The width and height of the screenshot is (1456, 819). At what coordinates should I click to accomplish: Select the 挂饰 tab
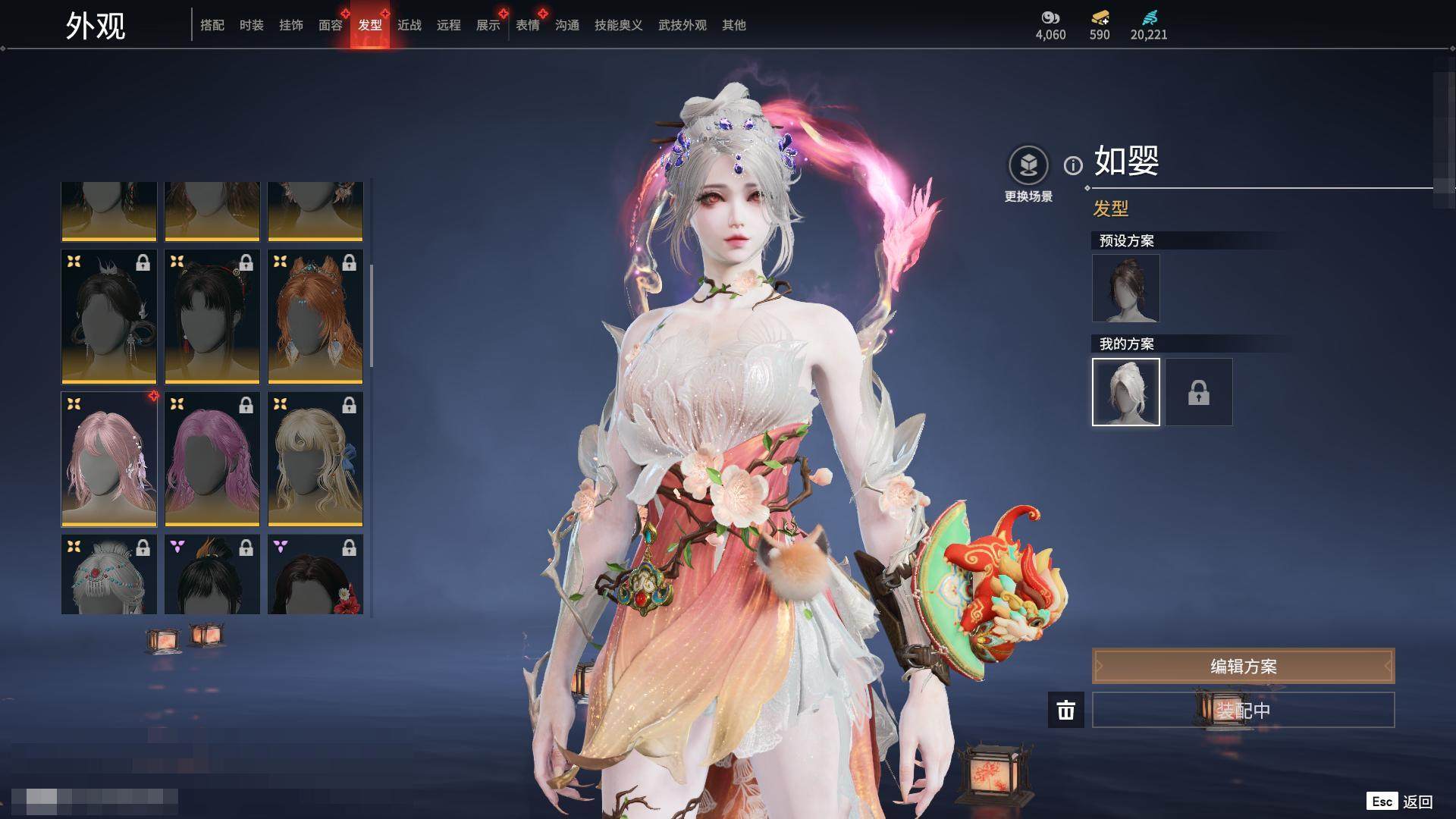[x=291, y=25]
